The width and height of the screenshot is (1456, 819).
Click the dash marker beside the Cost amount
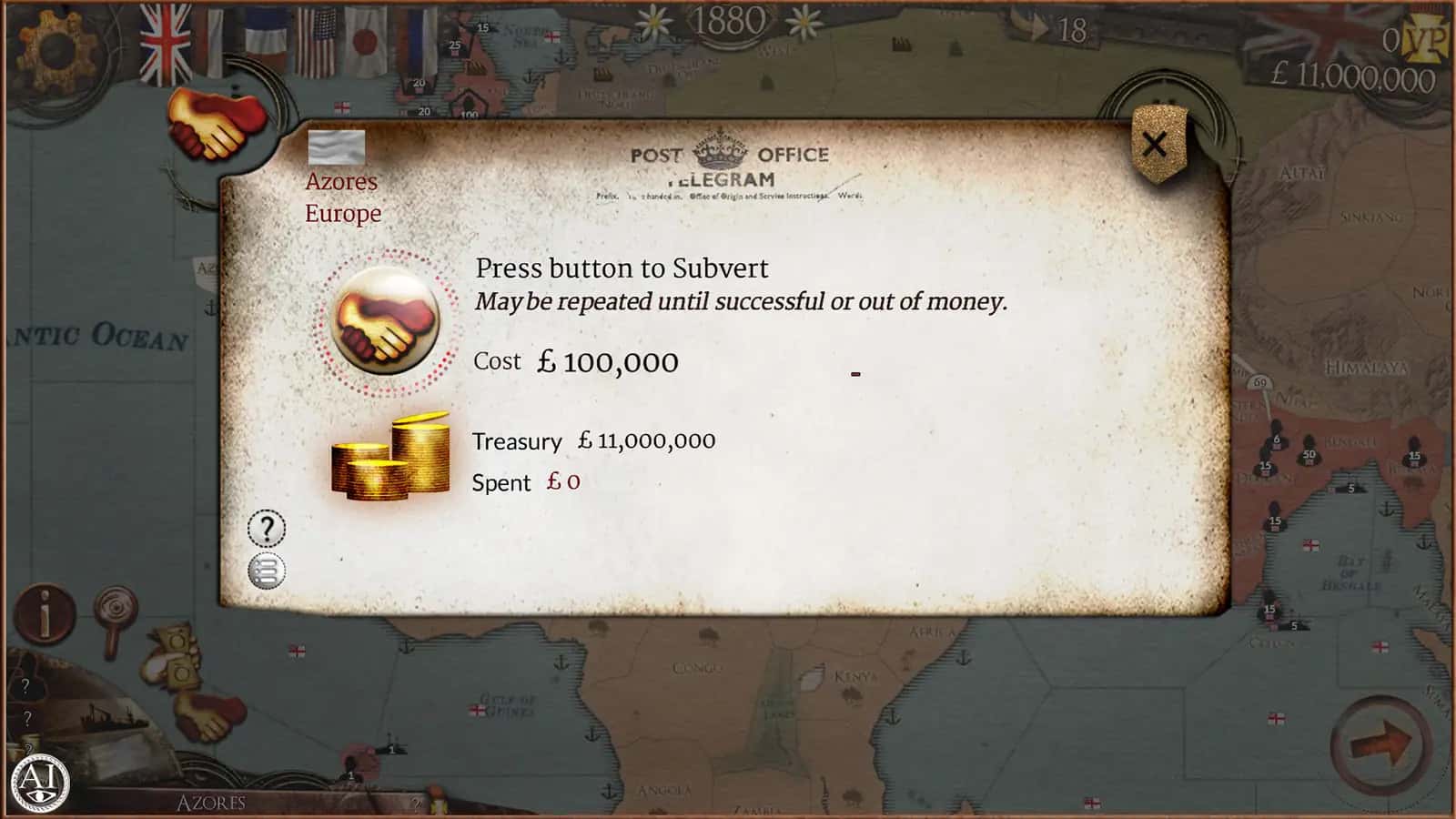[856, 372]
